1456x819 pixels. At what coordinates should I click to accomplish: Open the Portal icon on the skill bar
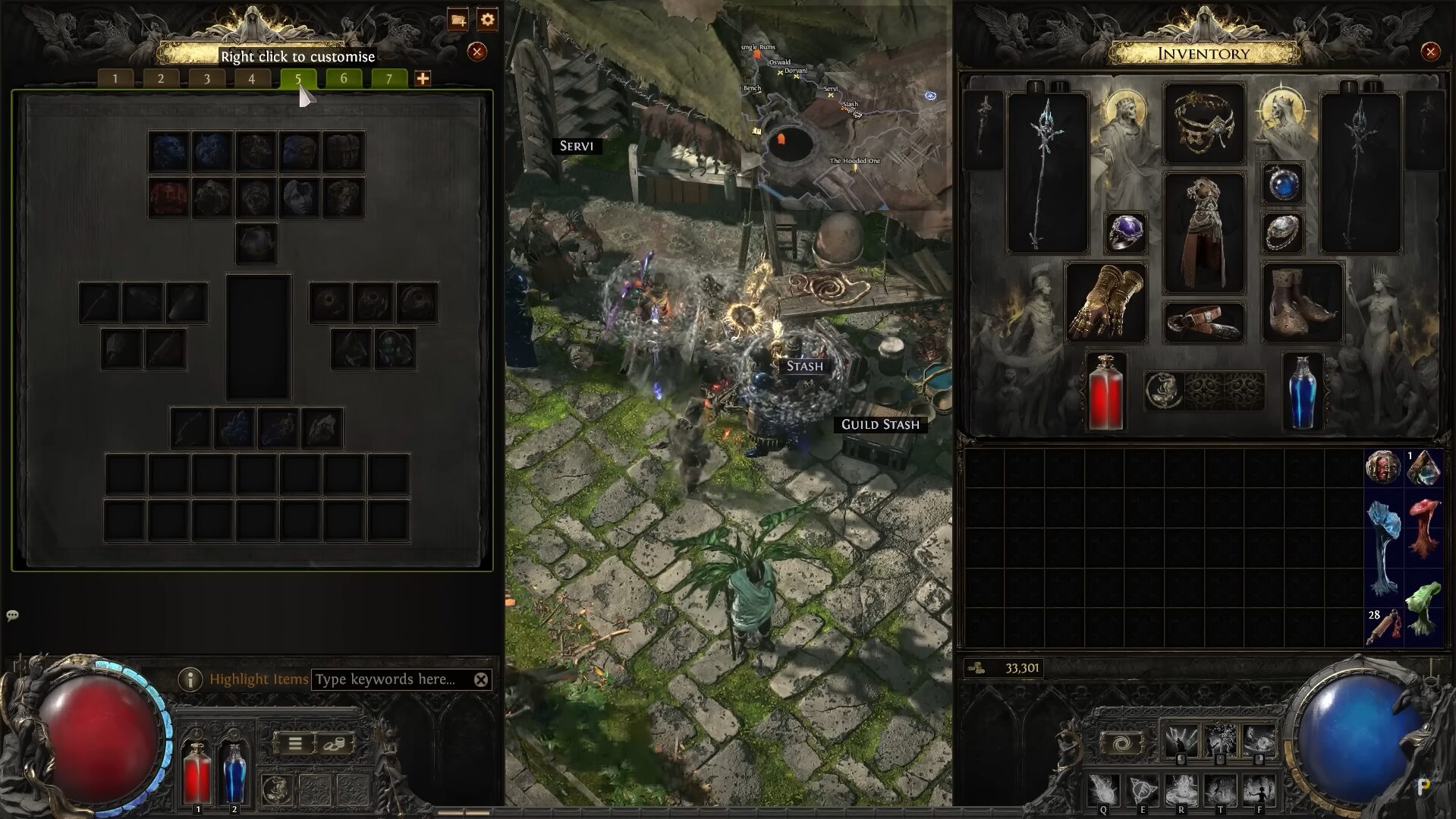[1123, 742]
